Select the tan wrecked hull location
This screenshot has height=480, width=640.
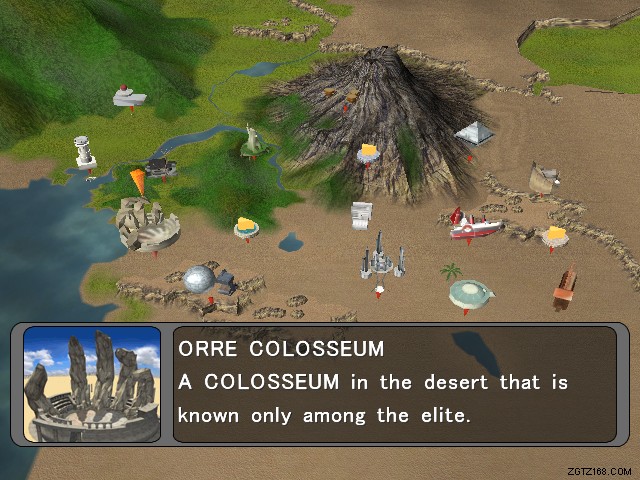(x=543, y=176)
